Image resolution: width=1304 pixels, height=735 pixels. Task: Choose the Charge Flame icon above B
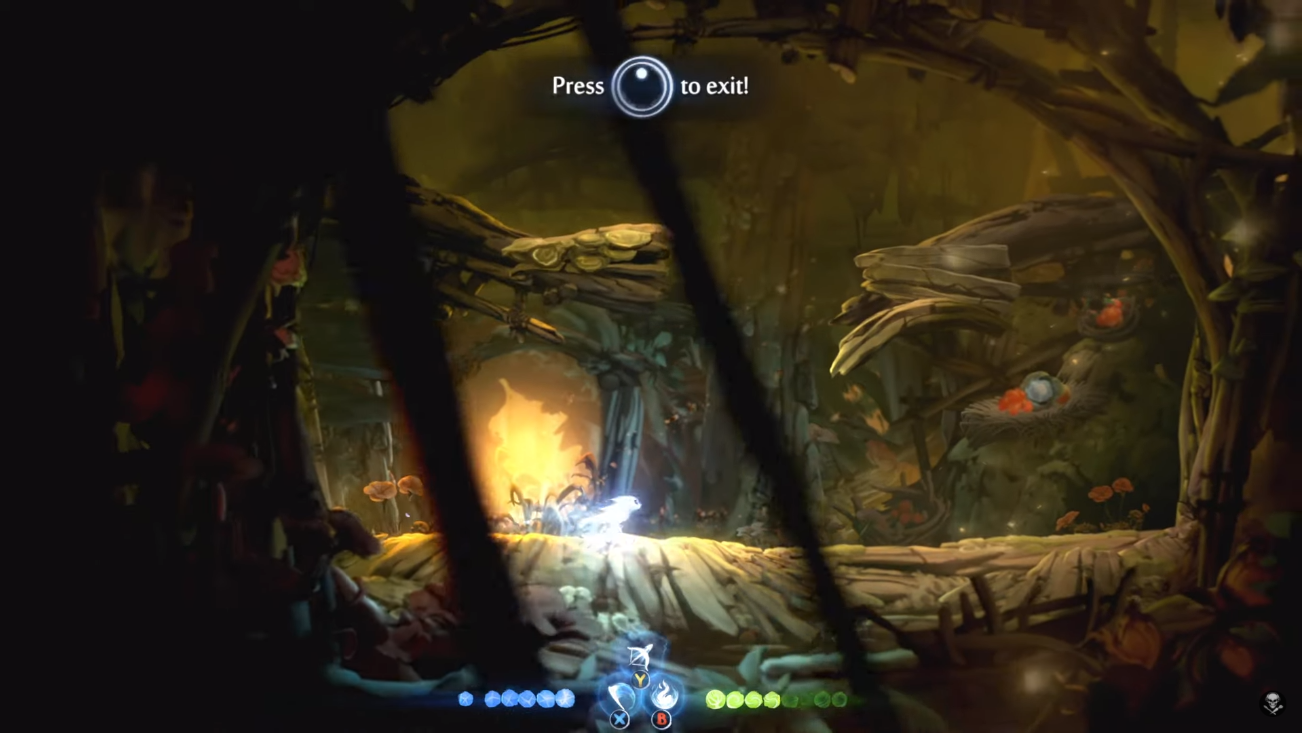(x=666, y=693)
